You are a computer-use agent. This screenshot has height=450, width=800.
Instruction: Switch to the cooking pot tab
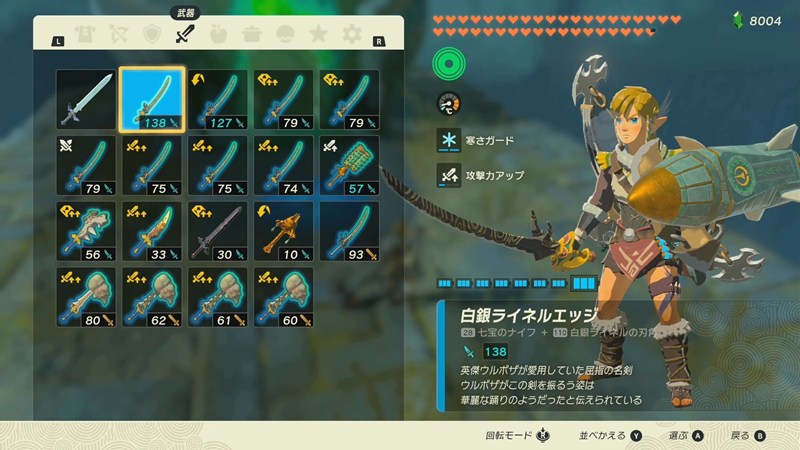251,36
